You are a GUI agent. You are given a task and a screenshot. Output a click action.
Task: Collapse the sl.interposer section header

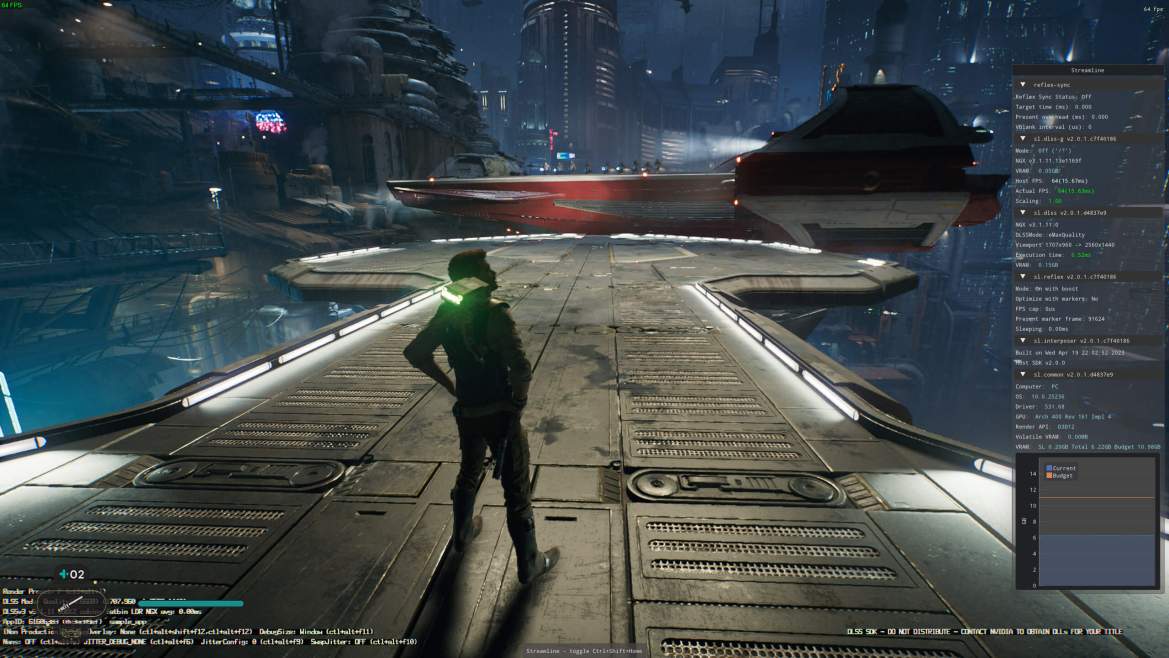click(x=1023, y=340)
